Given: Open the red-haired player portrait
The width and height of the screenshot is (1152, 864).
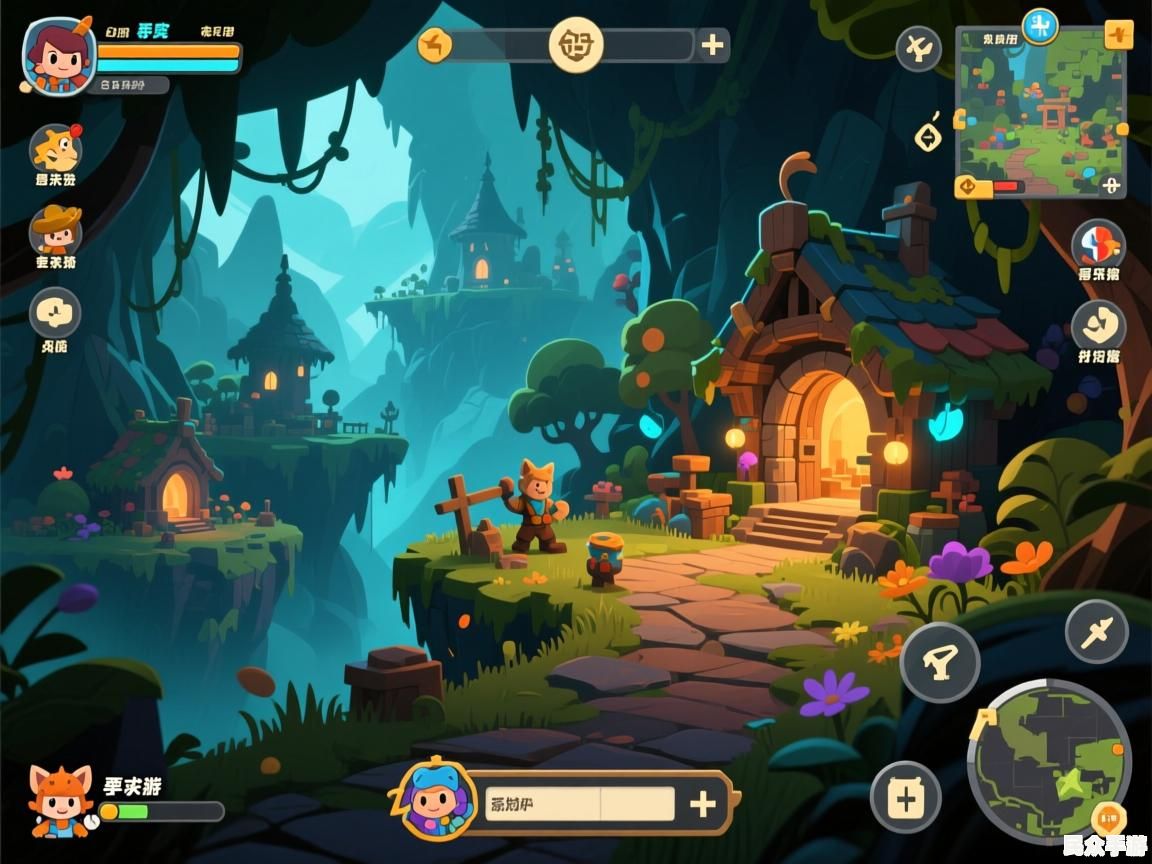Looking at the screenshot, I should 59,55.
